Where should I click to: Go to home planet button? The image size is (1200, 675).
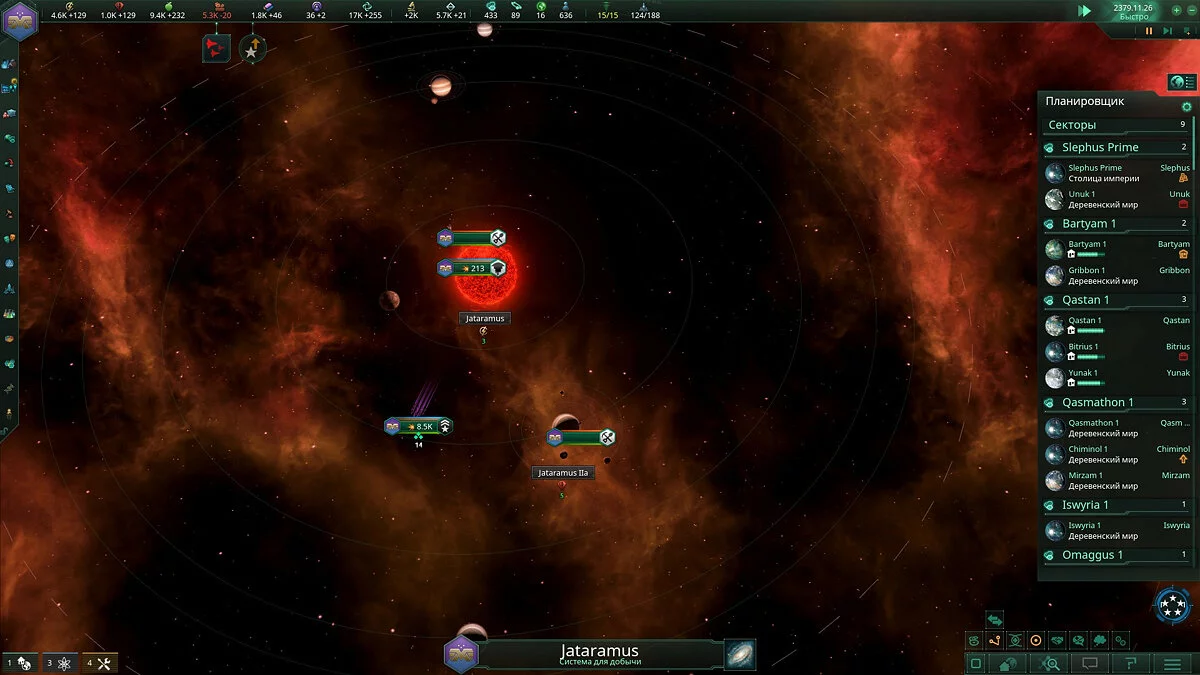(1010, 663)
